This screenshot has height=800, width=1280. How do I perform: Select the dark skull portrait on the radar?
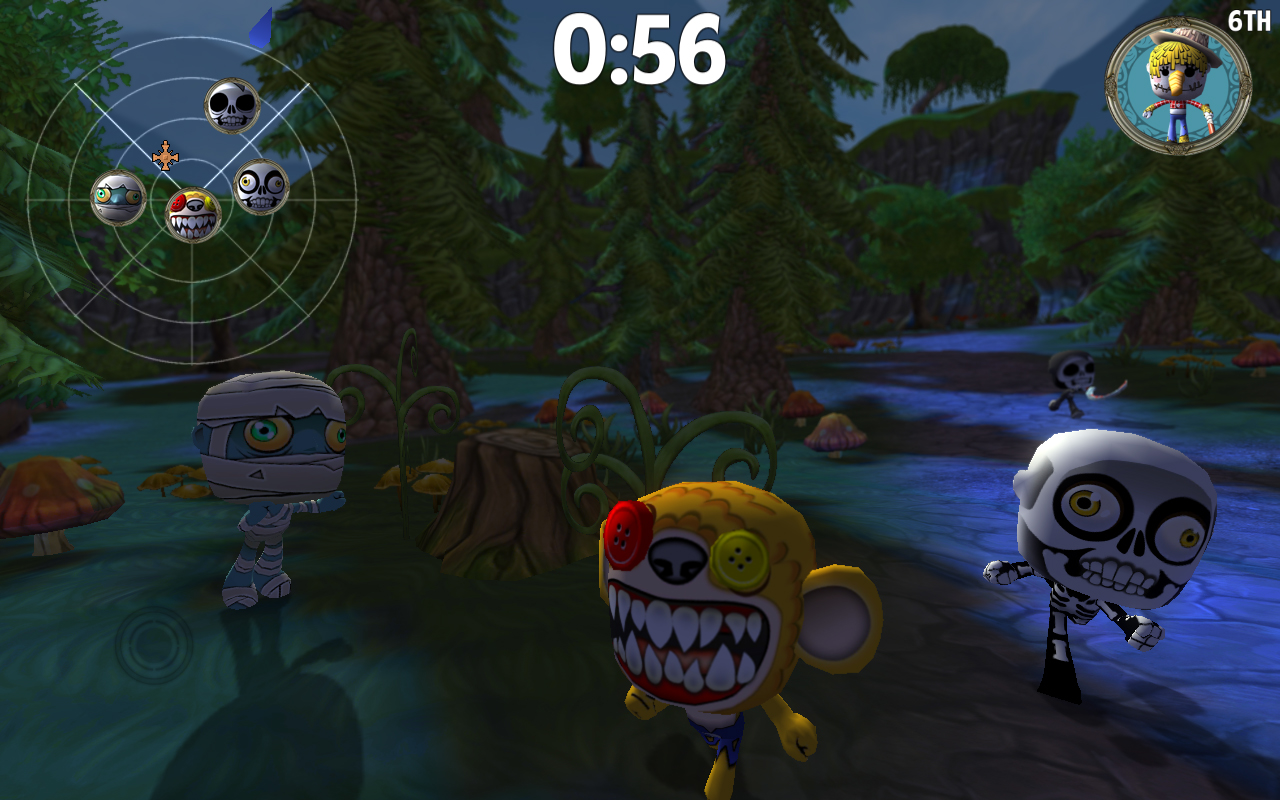(x=230, y=104)
